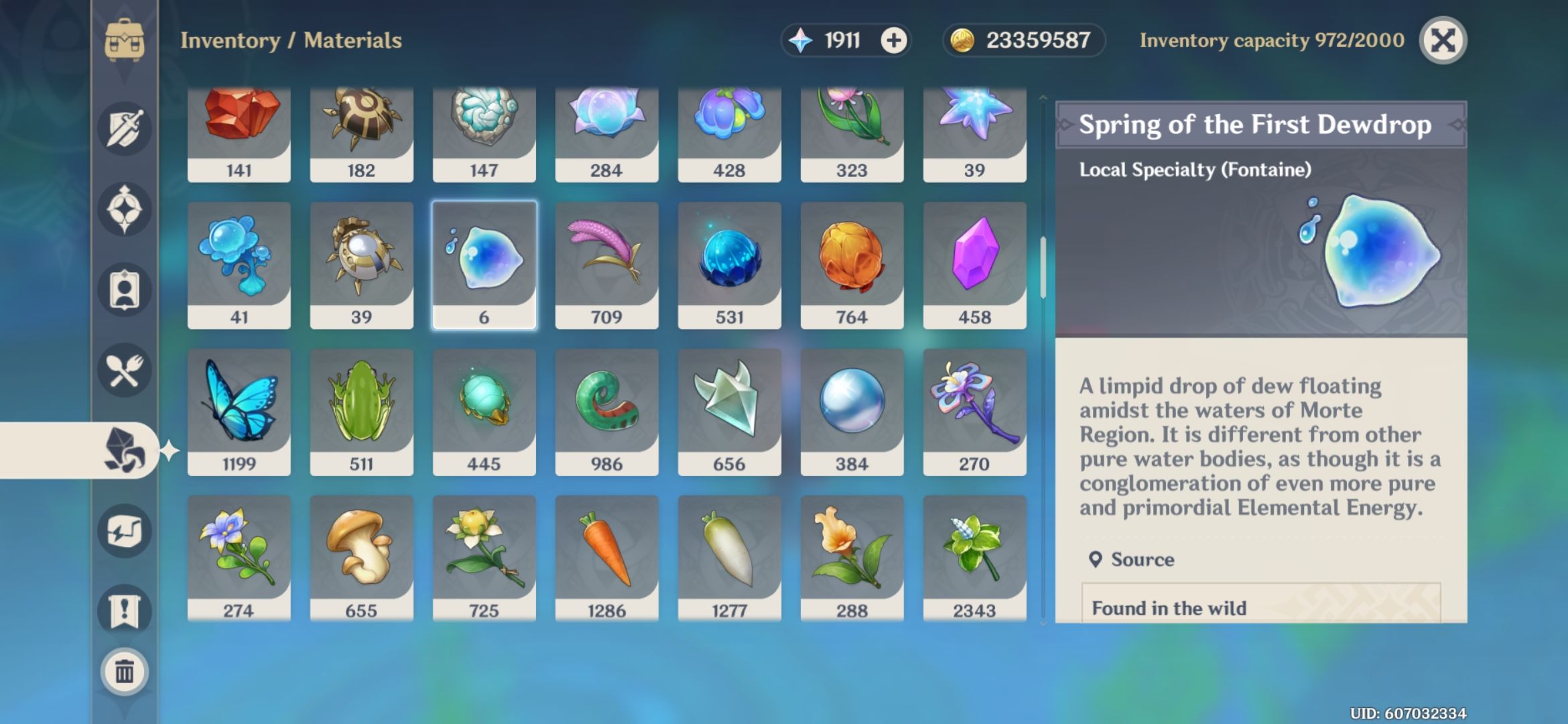Open the Food inventory tab
This screenshot has width=1568, height=724.
(x=124, y=369)
